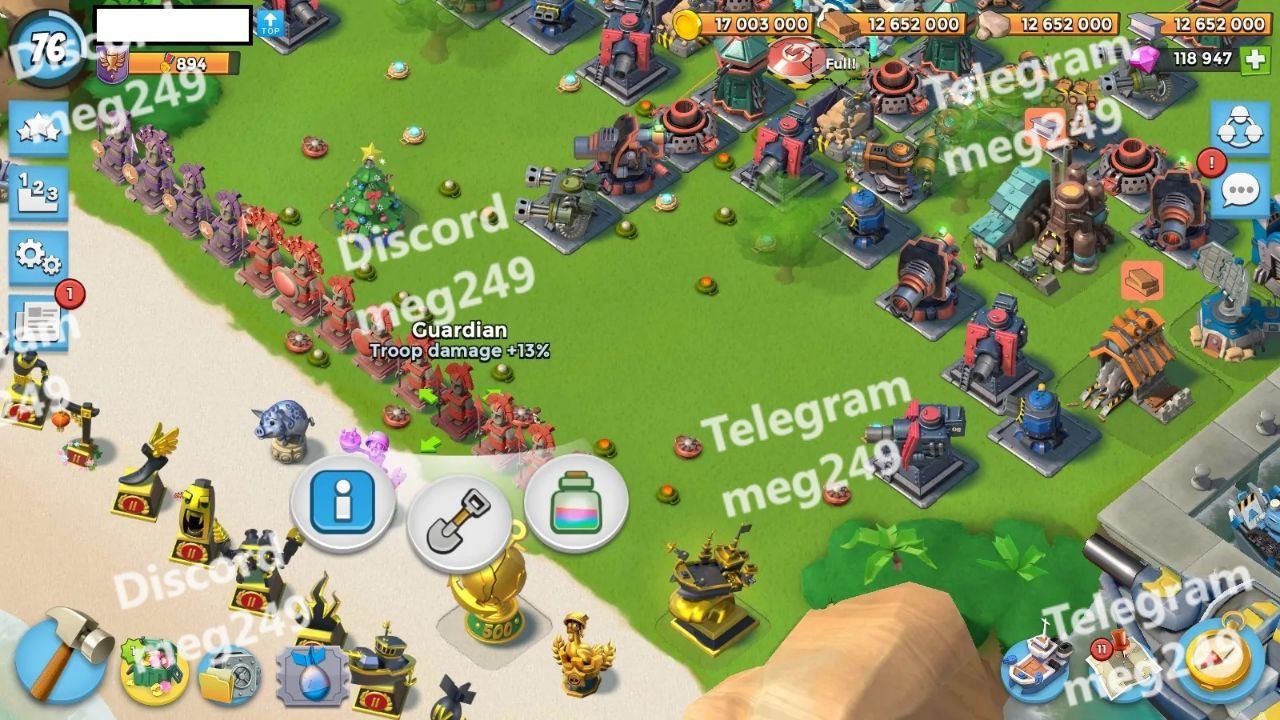Buy diamonds with the green plus button
The image size is (1280, 720).
[1254, 59]
